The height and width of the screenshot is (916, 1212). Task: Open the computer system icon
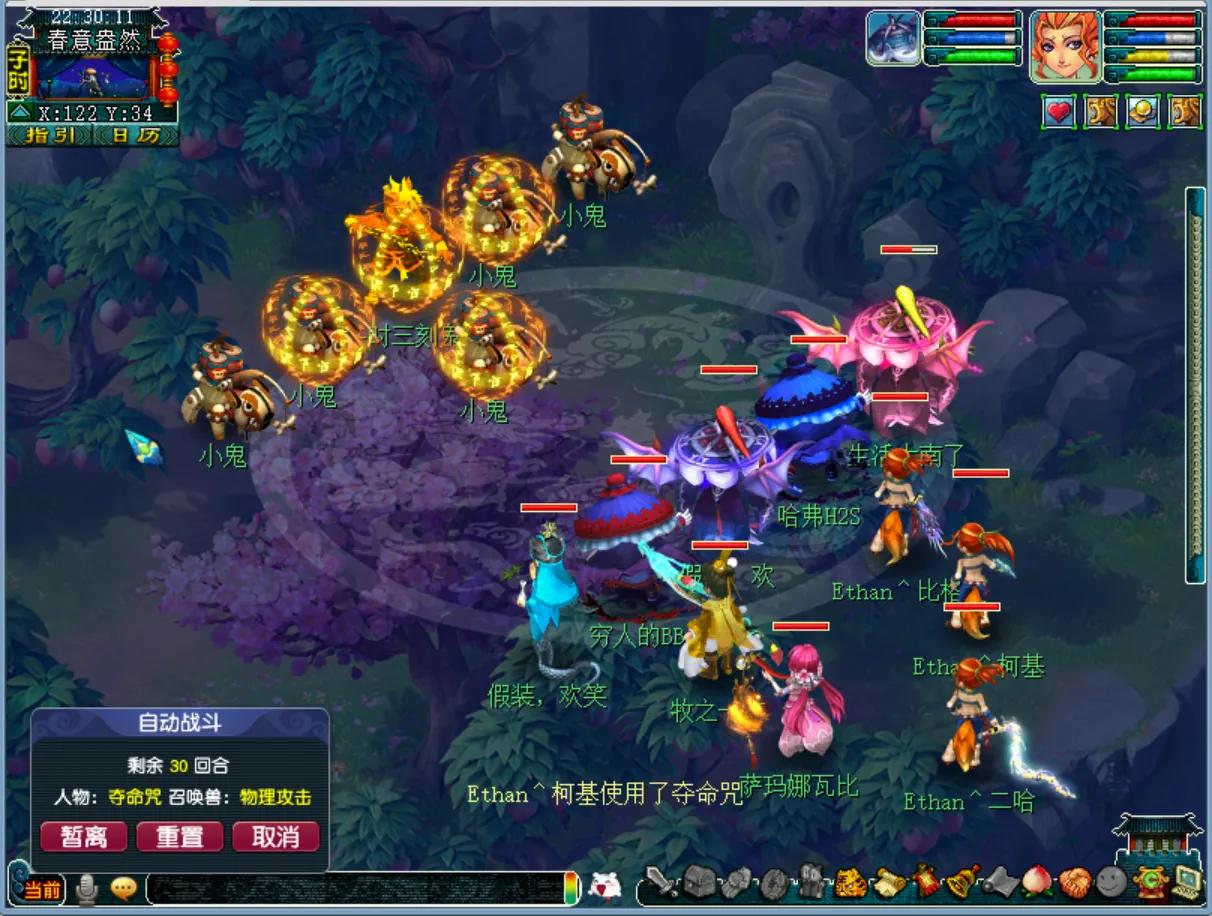click(x=1187, y=882)
